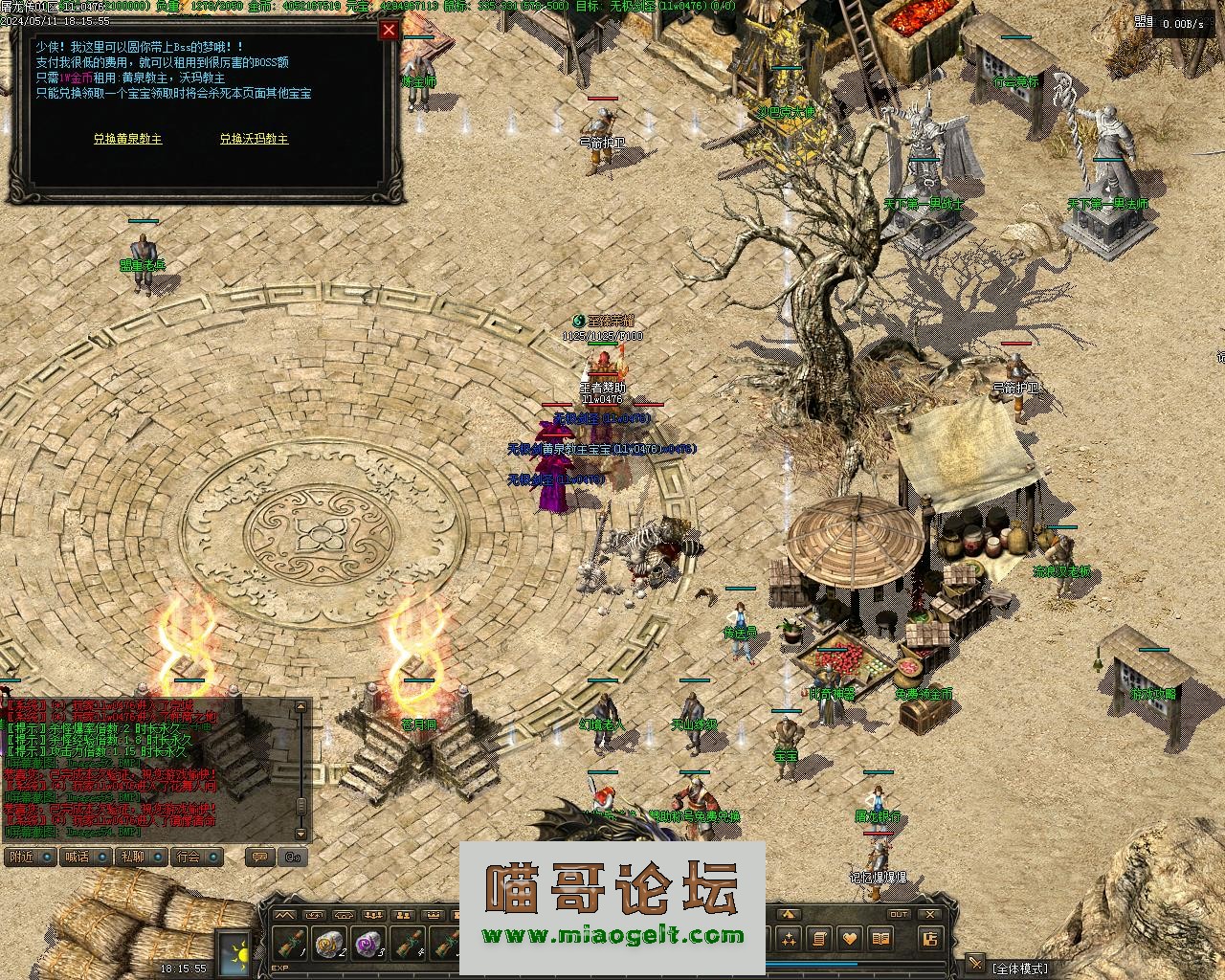Use the potion bottle in hotbar slot 1
Image resolution: width=1225 pixels, height=980 pixels.
tap(292, 945)
